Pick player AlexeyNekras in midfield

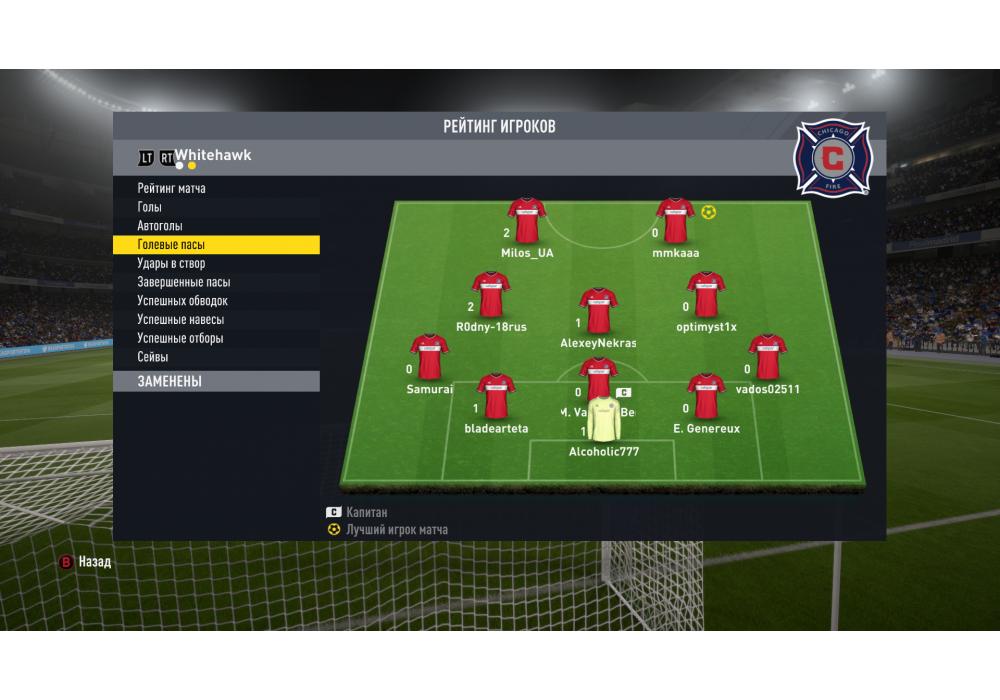tap(598, 311)
